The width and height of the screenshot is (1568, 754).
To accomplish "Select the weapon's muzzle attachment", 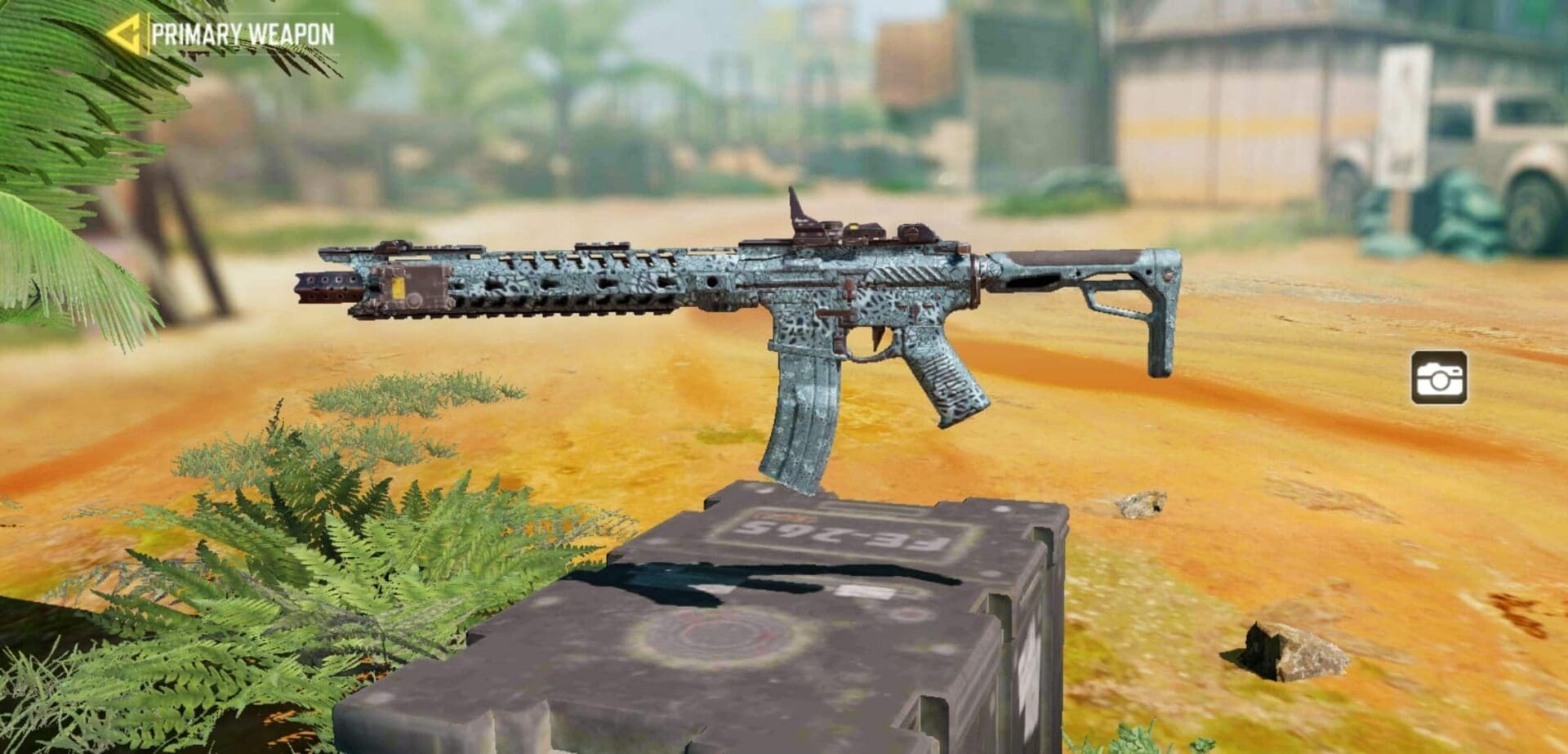I will click(x=327, y=286).
